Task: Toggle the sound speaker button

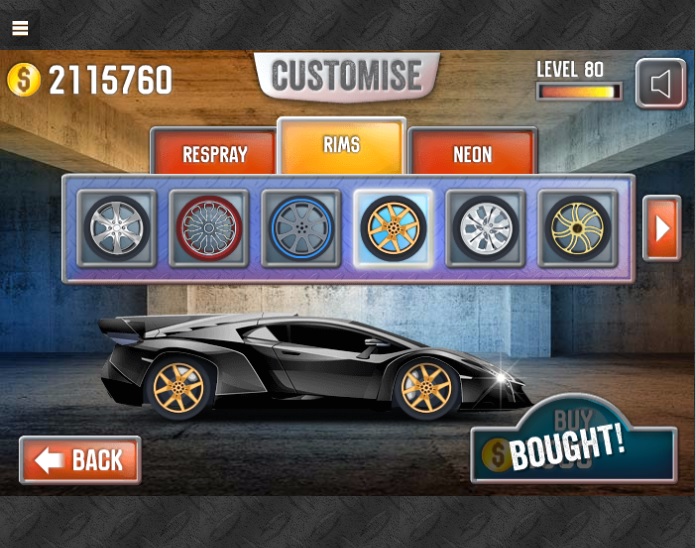Action: [x=661, y=84]
